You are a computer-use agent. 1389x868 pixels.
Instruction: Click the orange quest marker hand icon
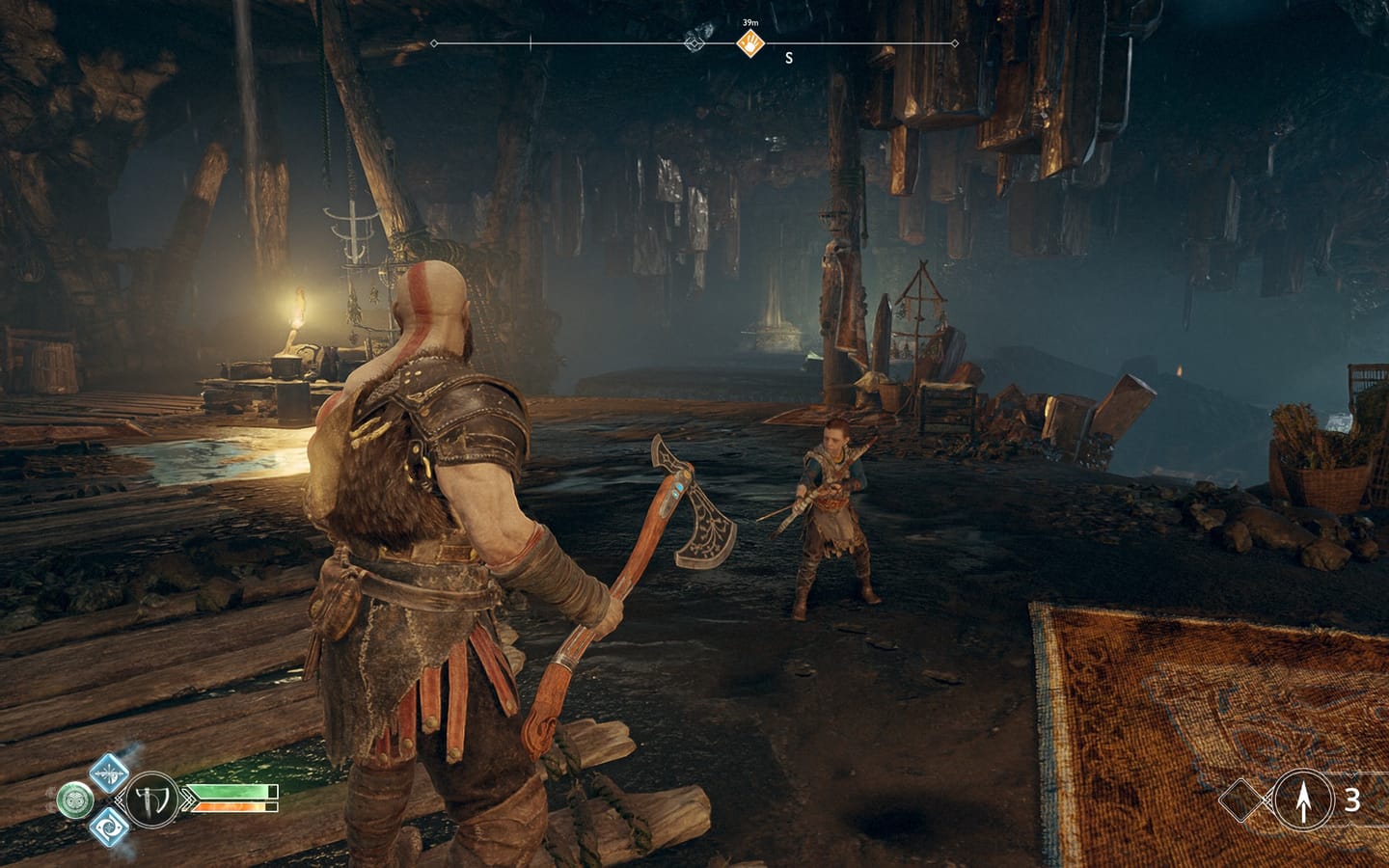click(x=750, y=41)
